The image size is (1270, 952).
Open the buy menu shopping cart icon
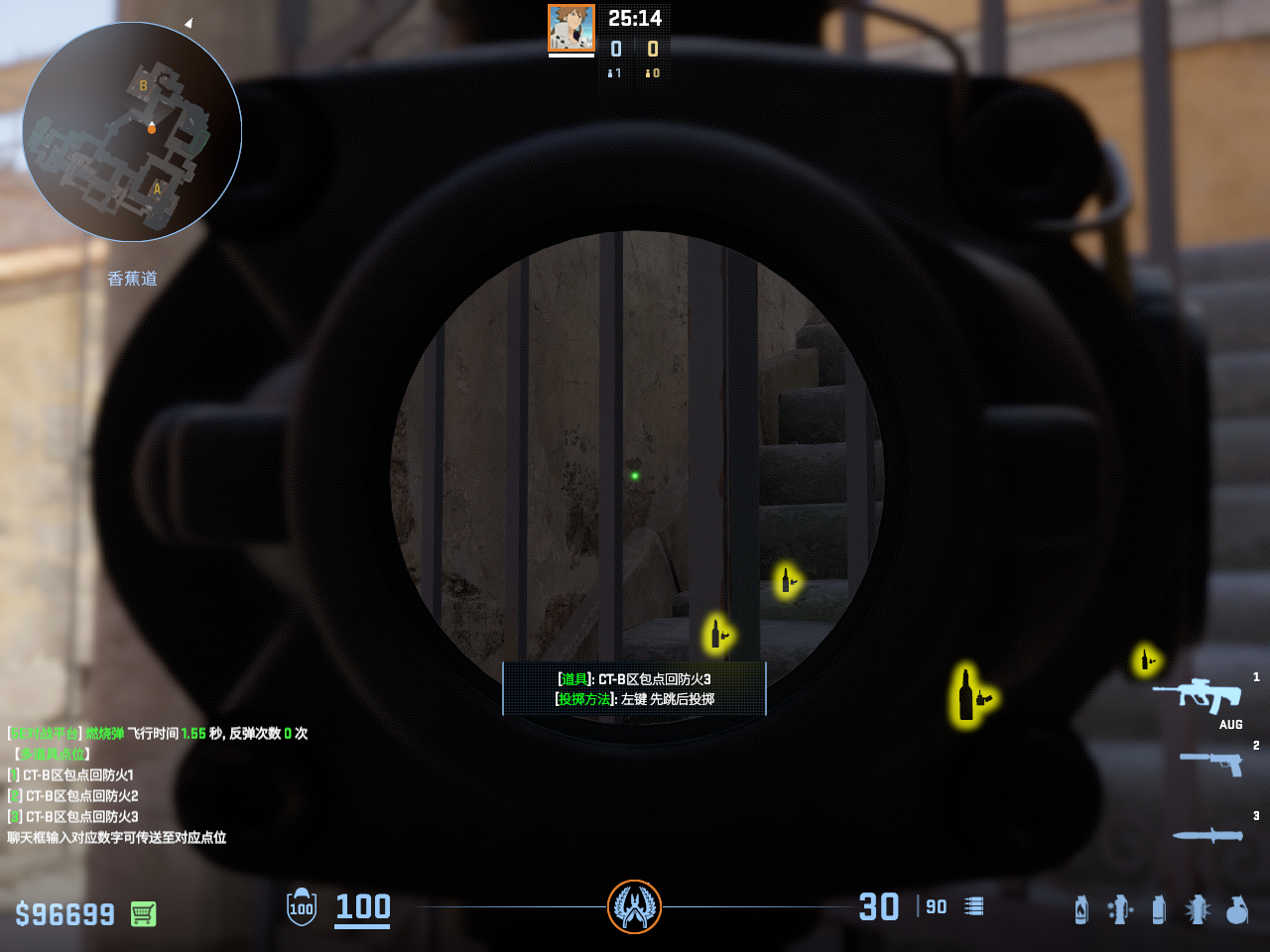[143, 913]
